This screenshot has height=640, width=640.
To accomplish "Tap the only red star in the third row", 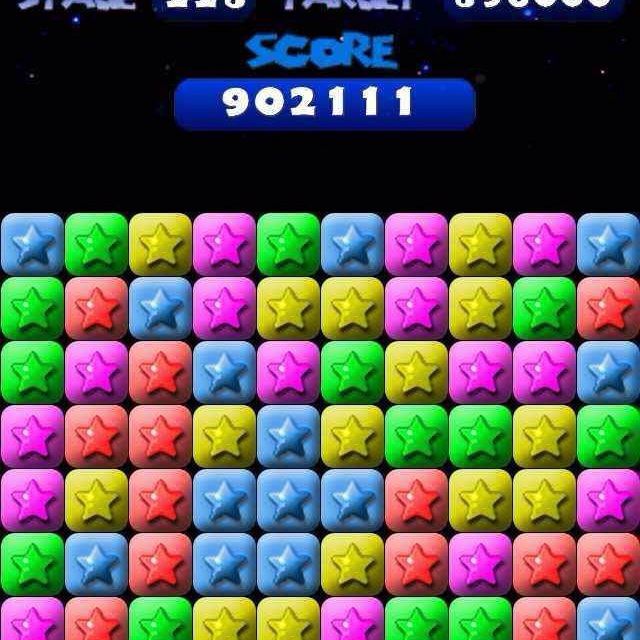I will click(x=160, y=373).
